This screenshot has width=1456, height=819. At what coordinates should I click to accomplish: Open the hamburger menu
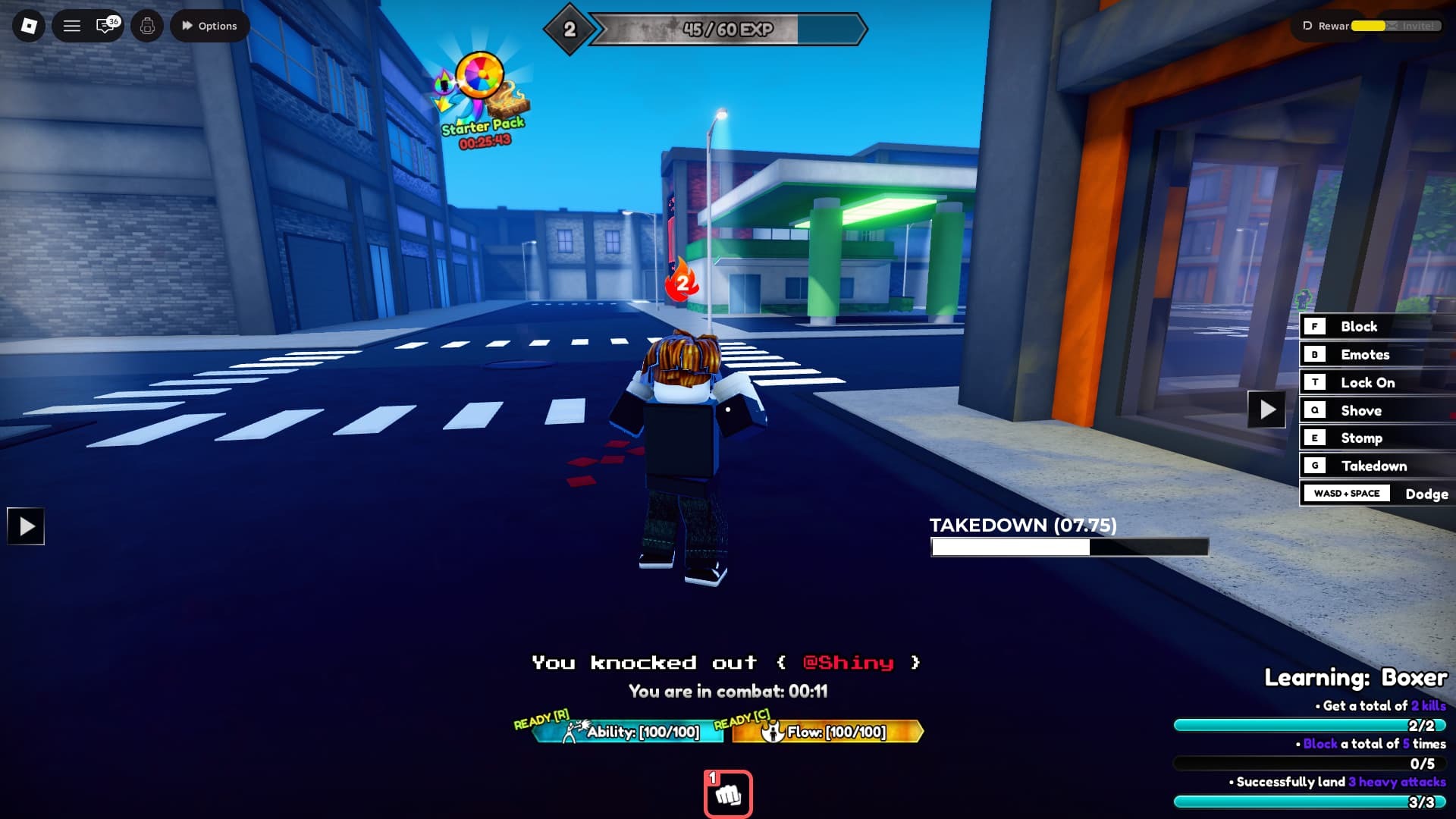(x=71, y=25)
